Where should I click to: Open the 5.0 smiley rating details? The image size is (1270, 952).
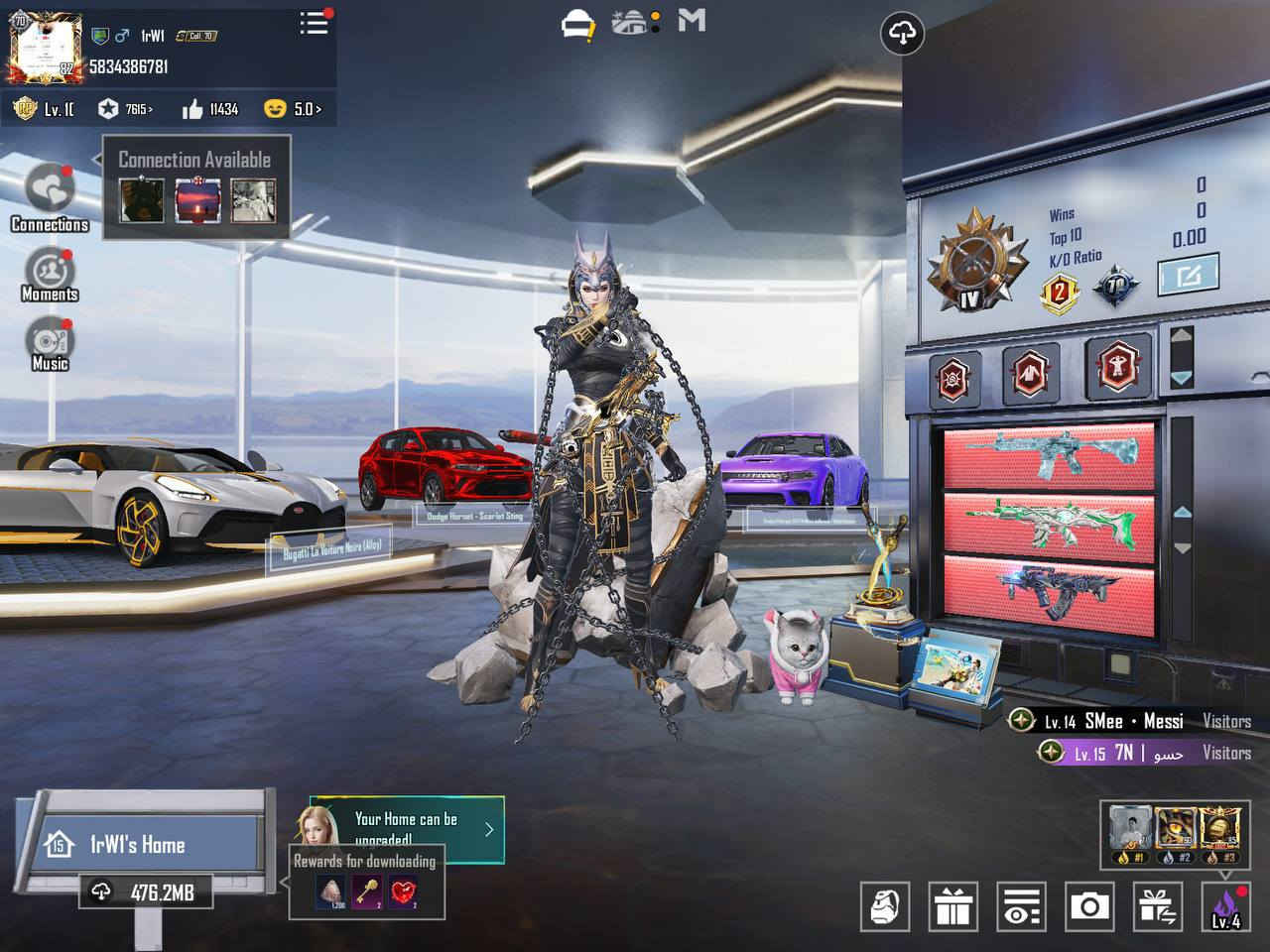293,109
